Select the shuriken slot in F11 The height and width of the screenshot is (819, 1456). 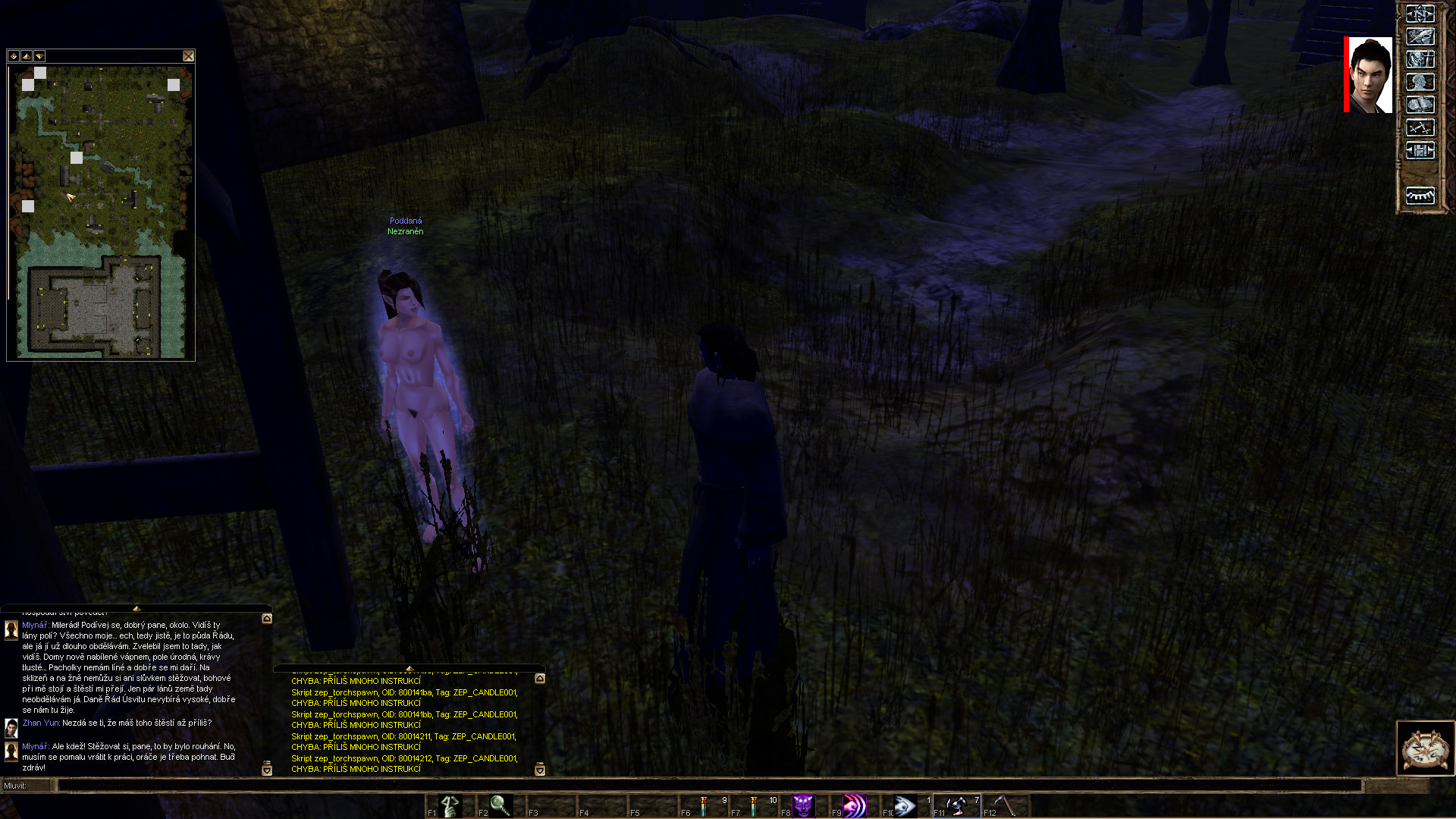point(956,805)
